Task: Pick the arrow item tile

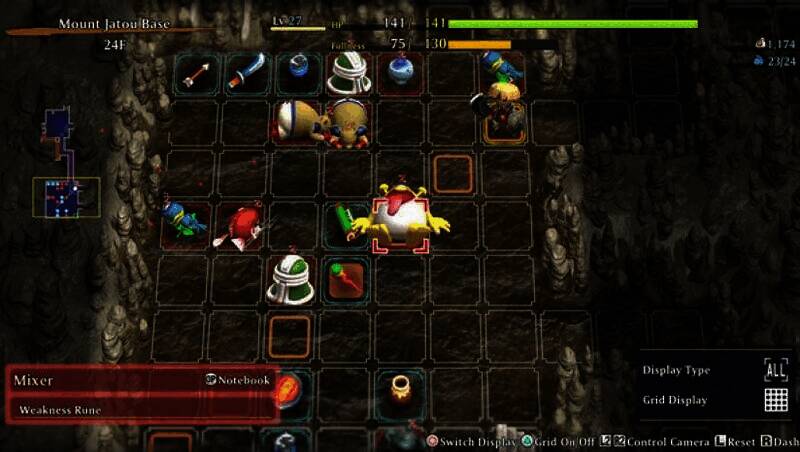Action: [196, 73]
